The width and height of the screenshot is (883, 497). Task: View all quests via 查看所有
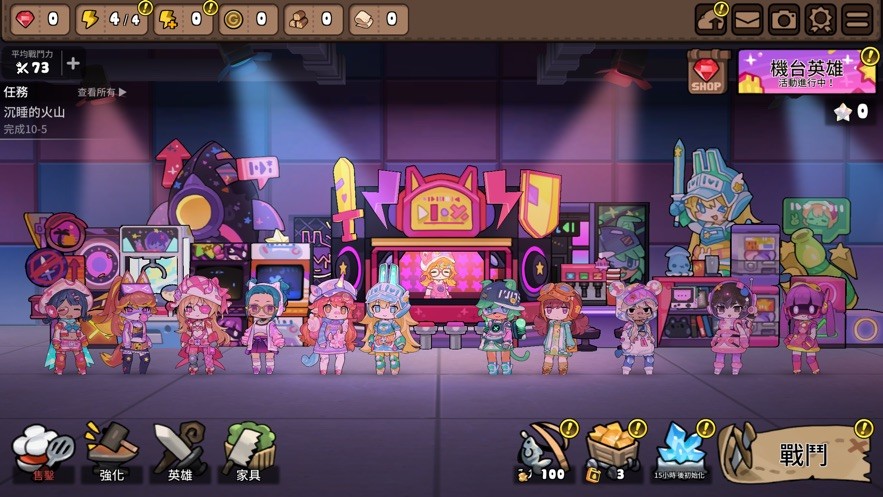click(x=102, y=92)
